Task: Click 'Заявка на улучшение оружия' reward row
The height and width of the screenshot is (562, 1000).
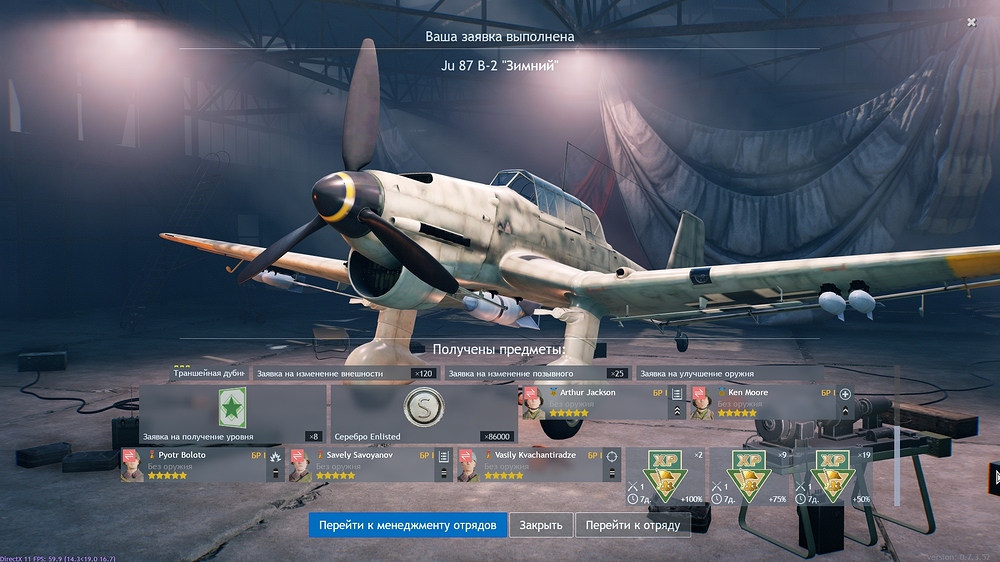Action: tap(730, 373)
